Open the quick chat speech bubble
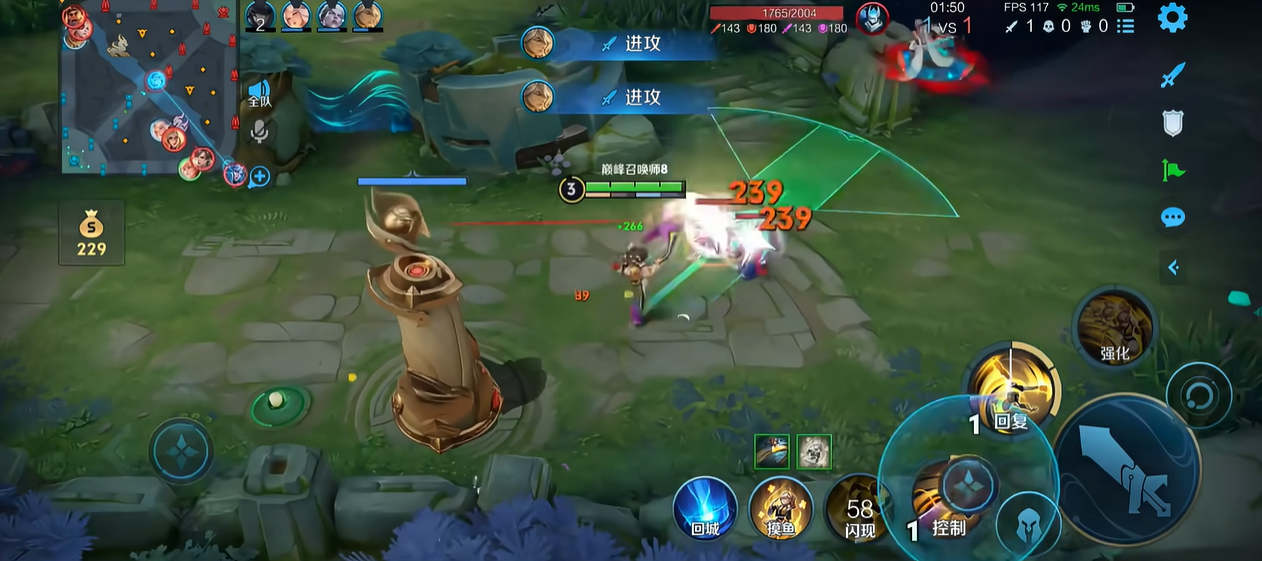 1173,218
